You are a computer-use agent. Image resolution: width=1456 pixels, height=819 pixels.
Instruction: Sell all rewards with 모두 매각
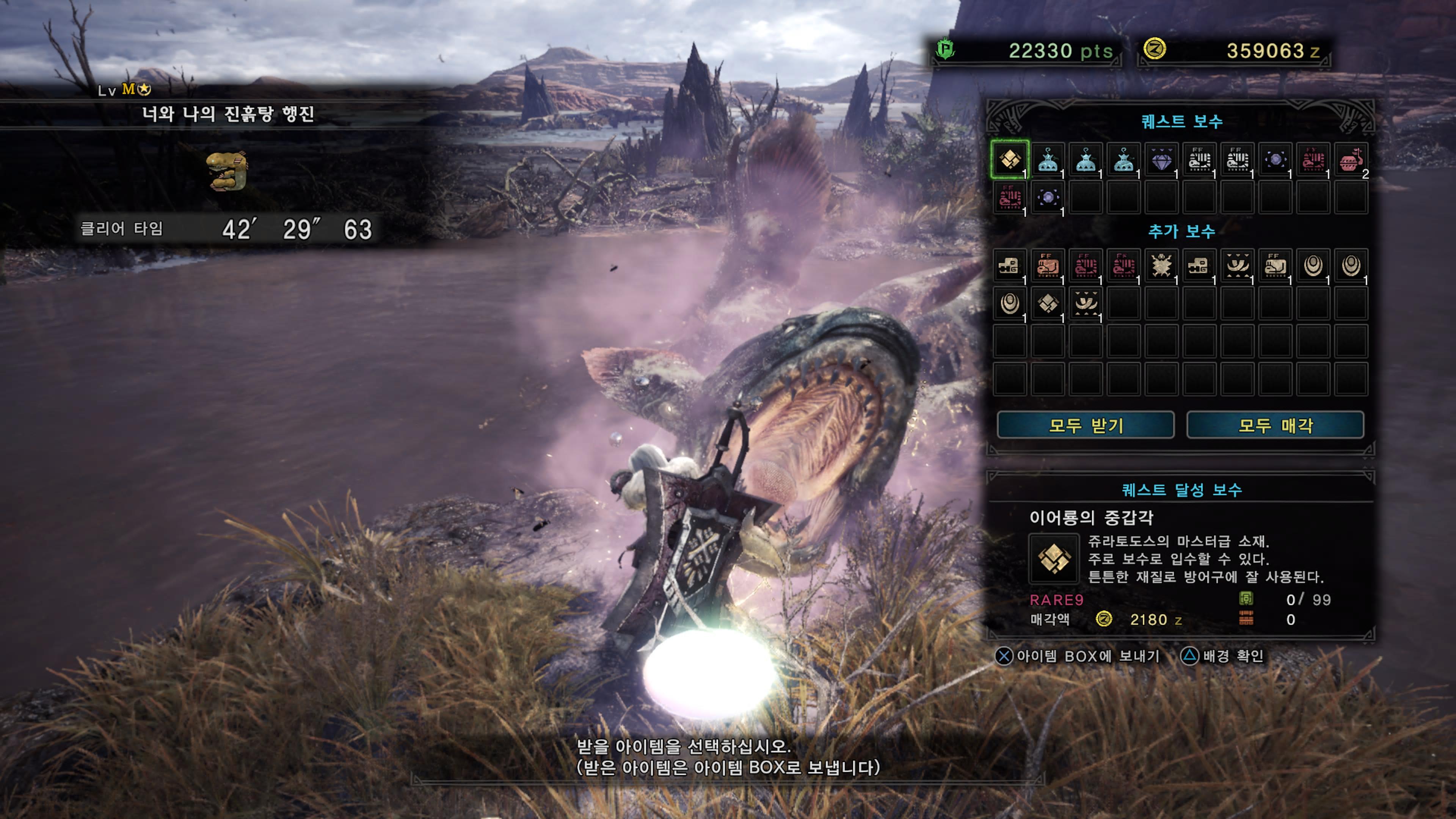1275,425
